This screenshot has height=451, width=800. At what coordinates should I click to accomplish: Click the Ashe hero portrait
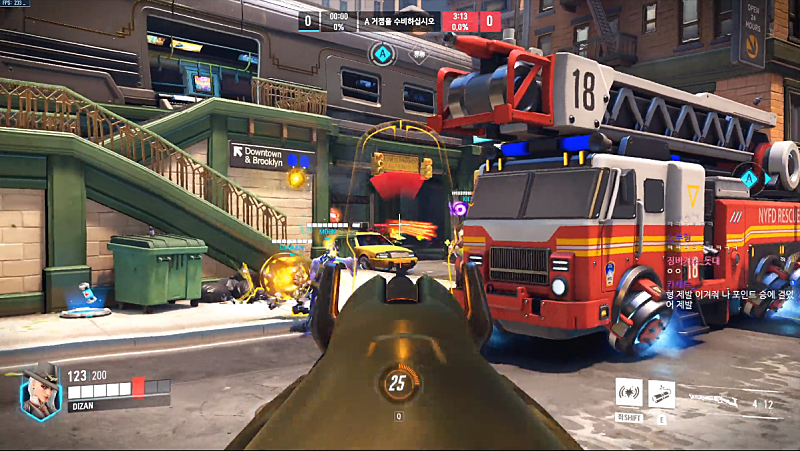[x=41, y=388]
